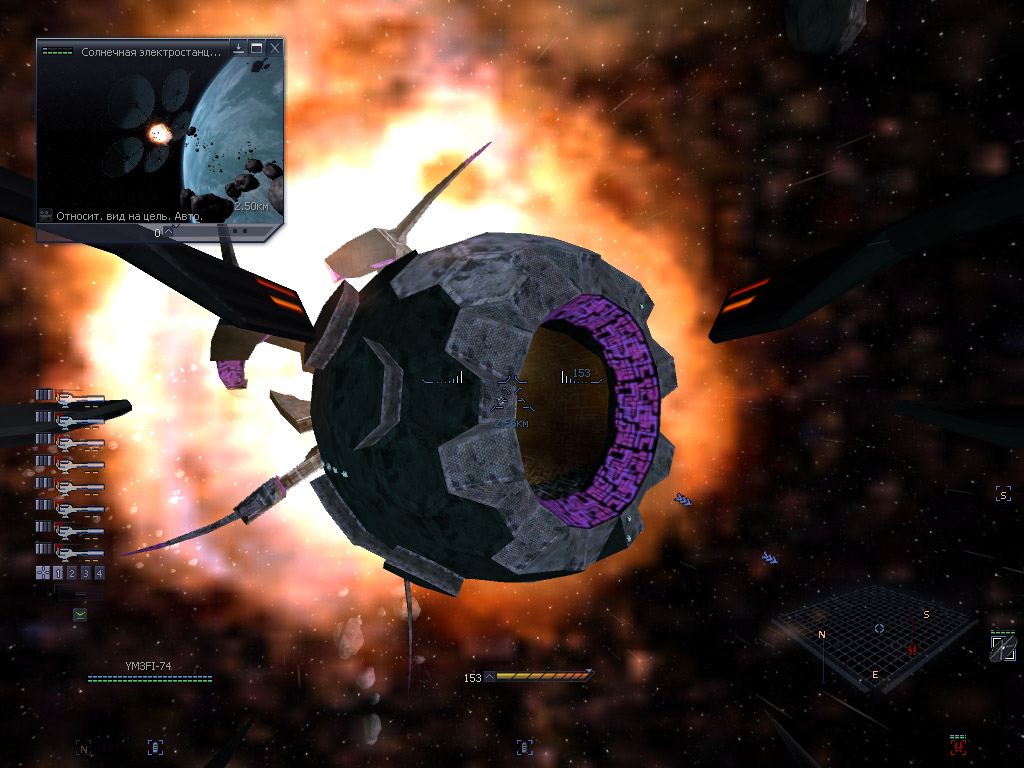Image resolution: width=1024 pixels, height=768 pixels.
Task: Click the orange S marker in space
Action: (1003, 494)
